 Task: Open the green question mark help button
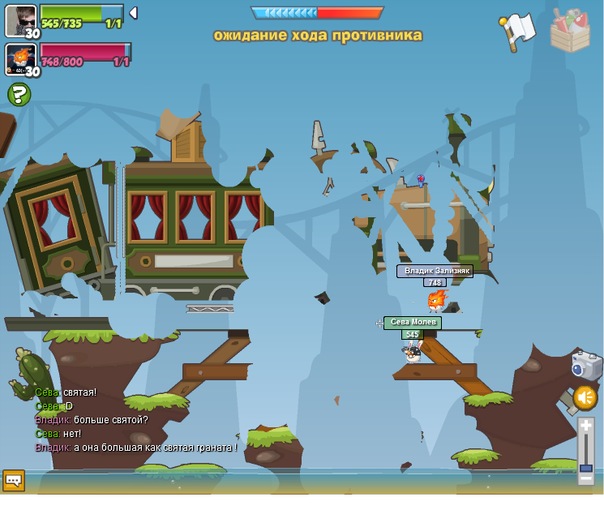point(19,95)
